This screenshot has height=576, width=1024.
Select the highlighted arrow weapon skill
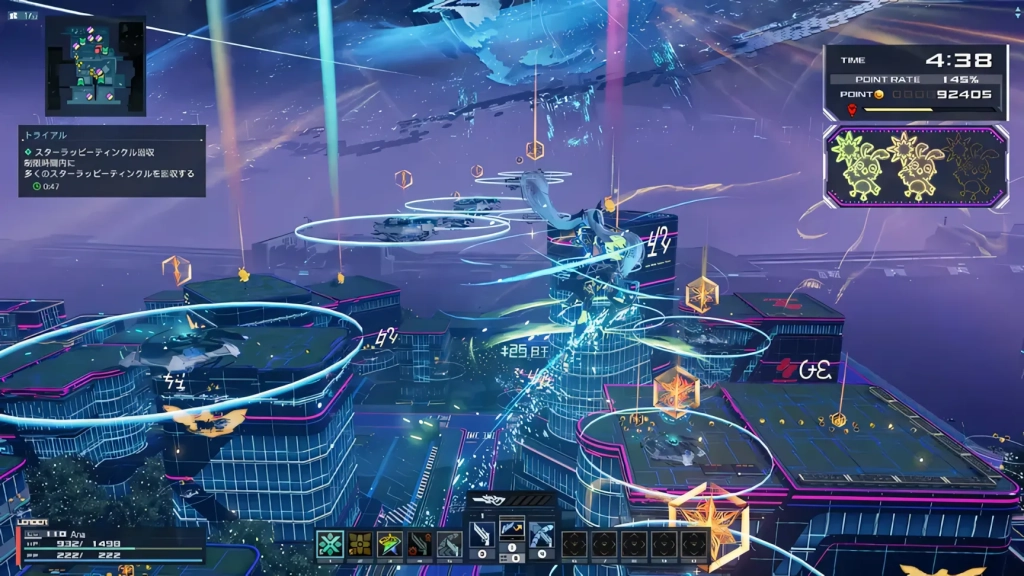tap(513, 527)
